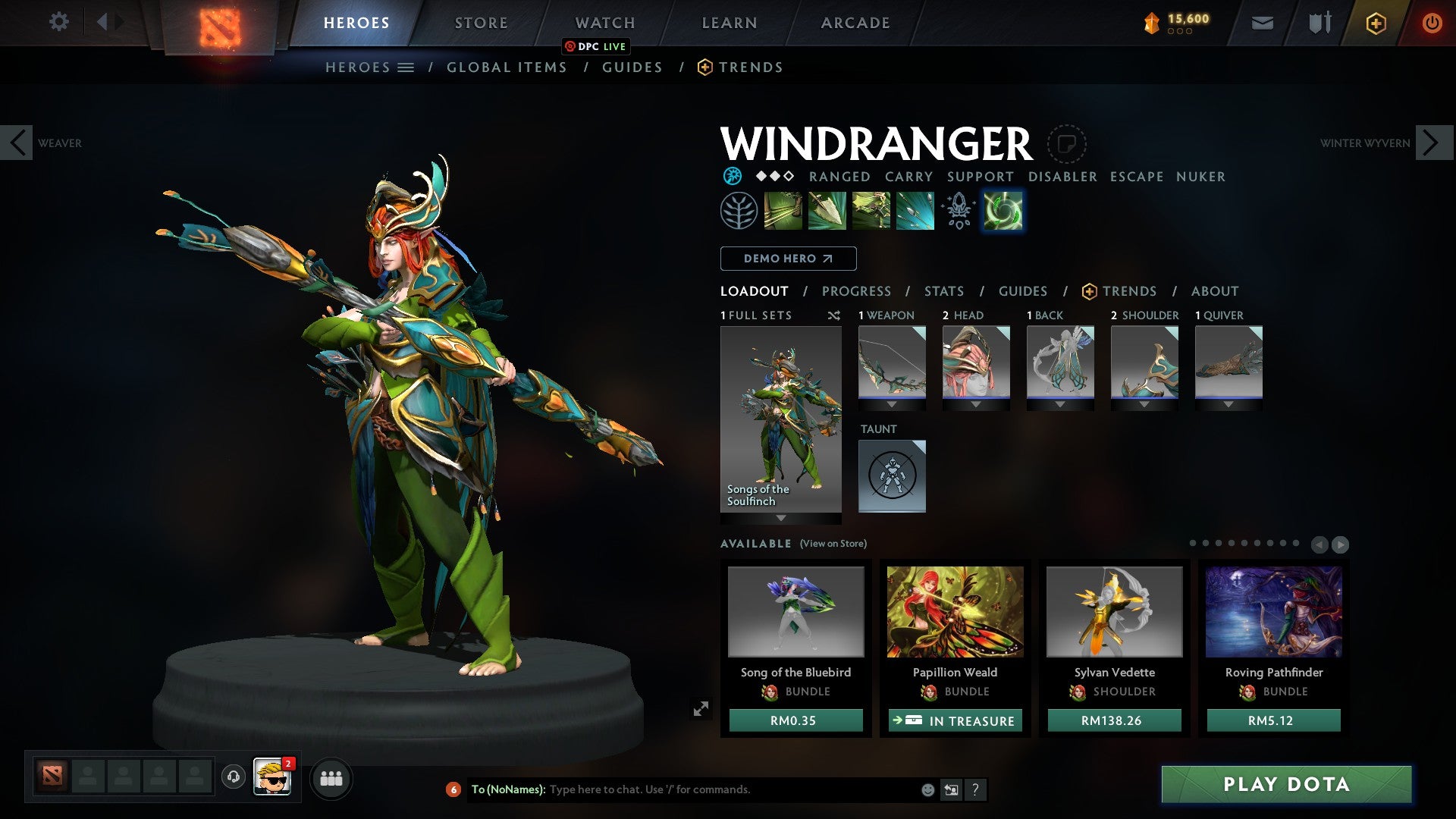
Task: Show the About hero section
Action: (x=1214, y=291)
